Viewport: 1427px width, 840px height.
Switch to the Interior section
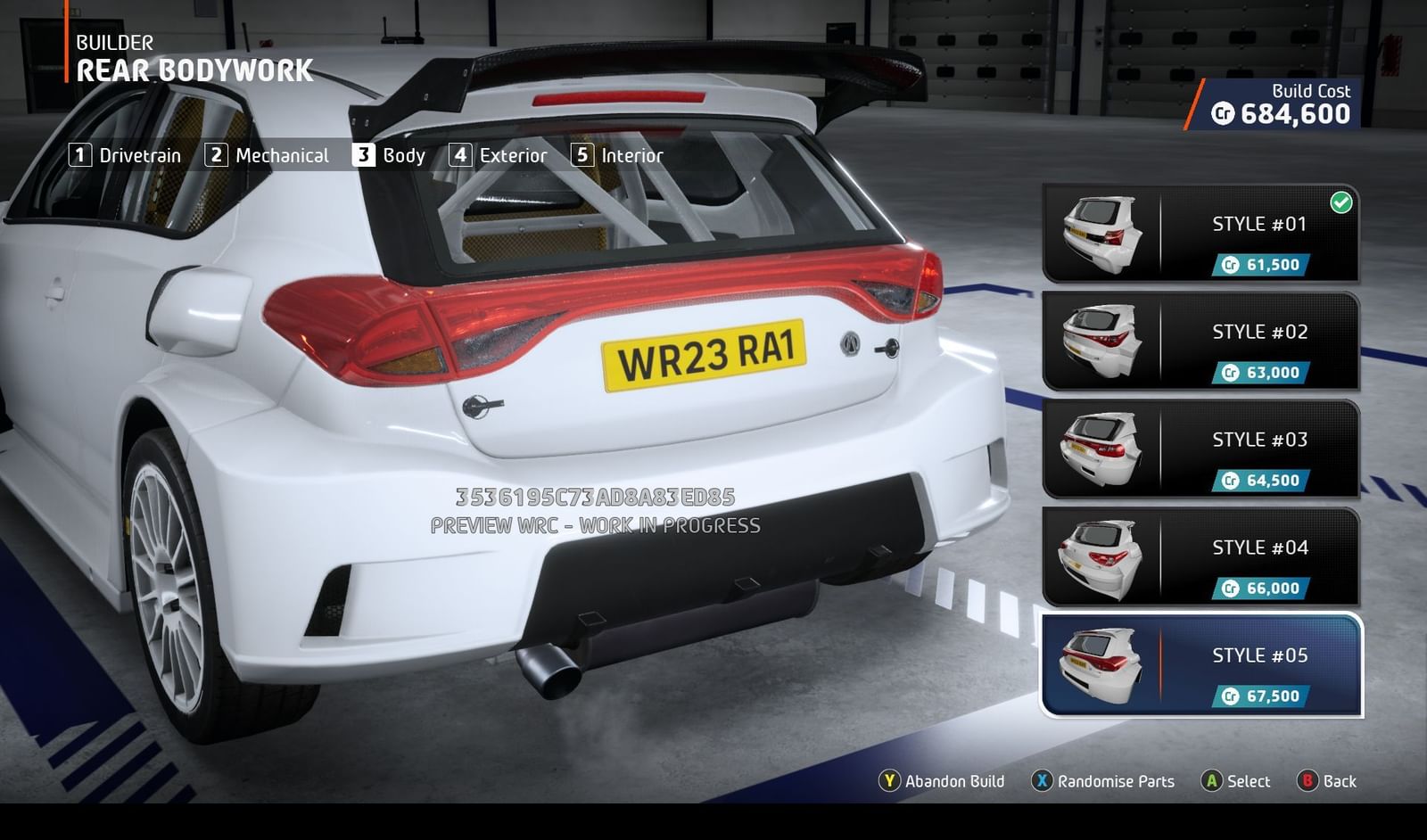click(x=630, y=155)
